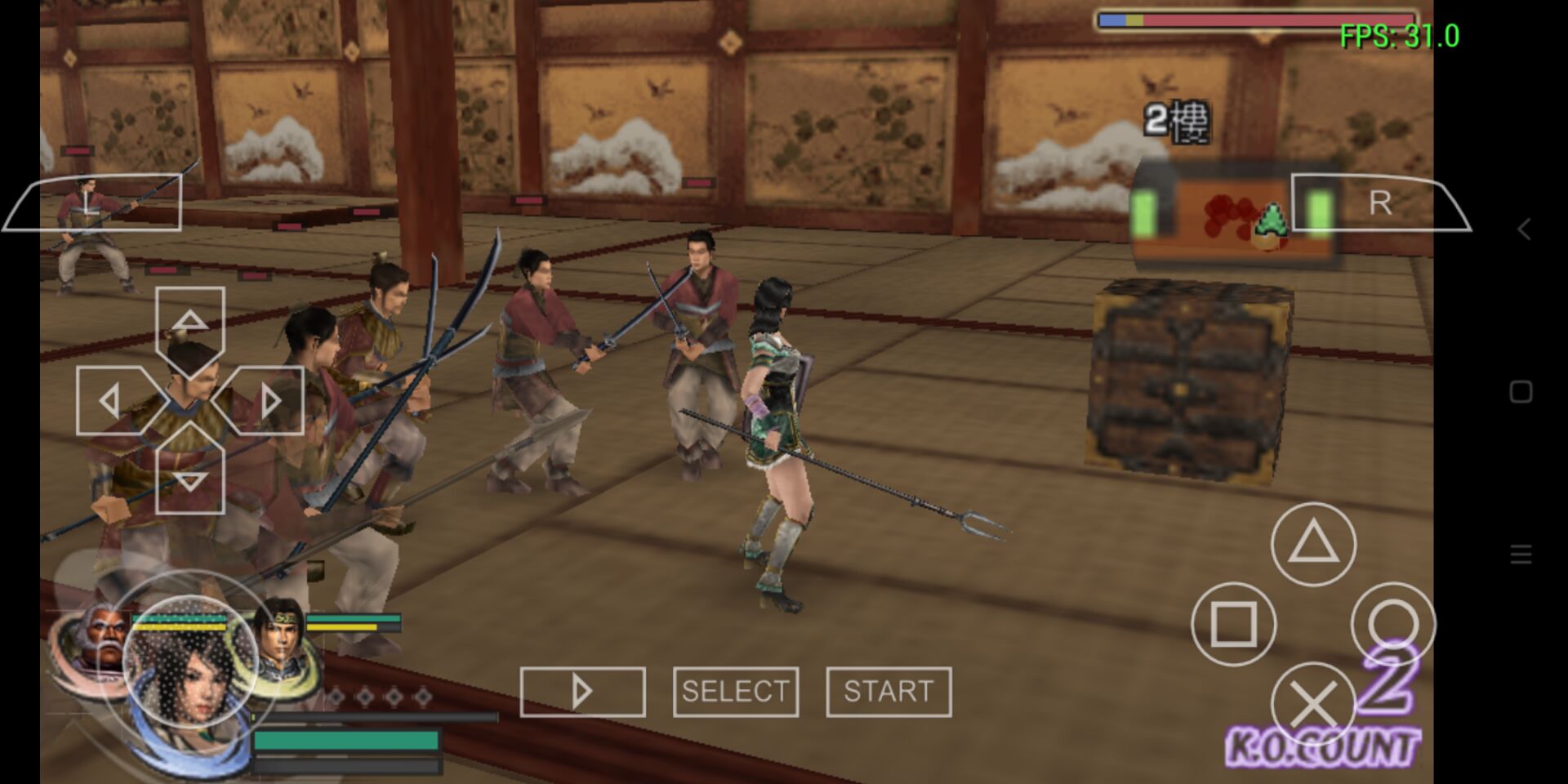Viewport: 1568px width, 784px height.
Task: Toggle the fast-forward arrow button
Action: 582,692
